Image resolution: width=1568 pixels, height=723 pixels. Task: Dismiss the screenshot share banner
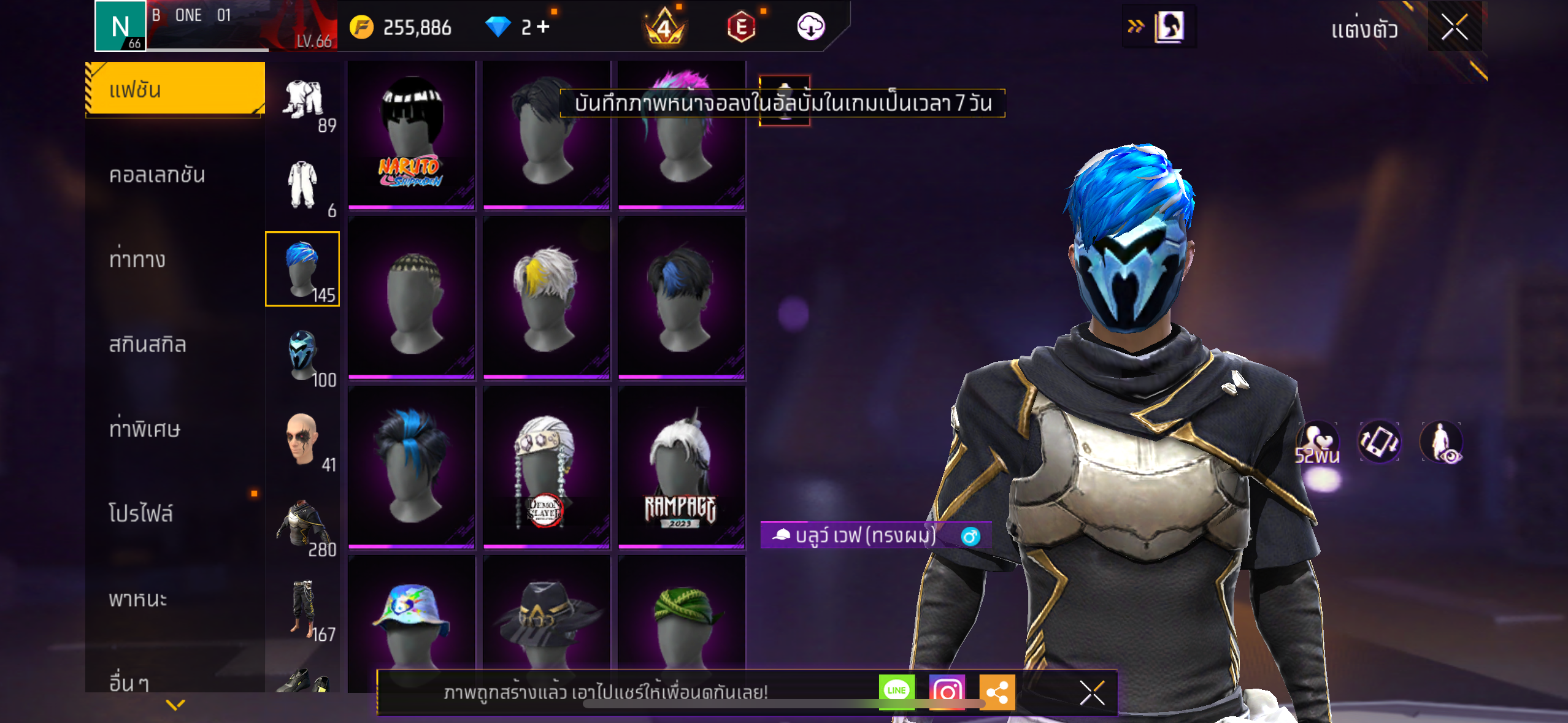pyautogui.click(x=1092, y=693)
